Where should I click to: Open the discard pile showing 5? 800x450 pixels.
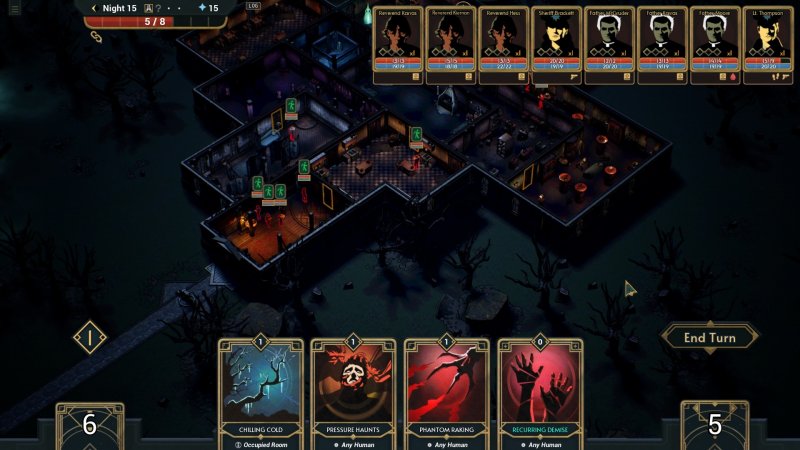pyautogui.click(x=715, y=425)
